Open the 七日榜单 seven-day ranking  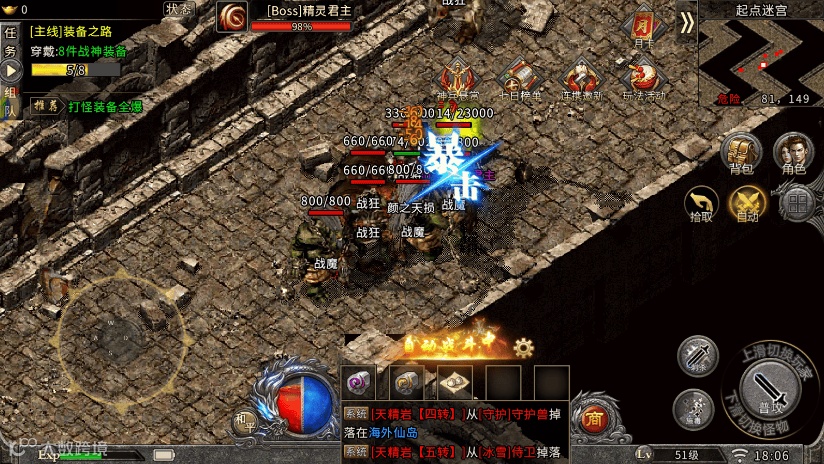519,77
